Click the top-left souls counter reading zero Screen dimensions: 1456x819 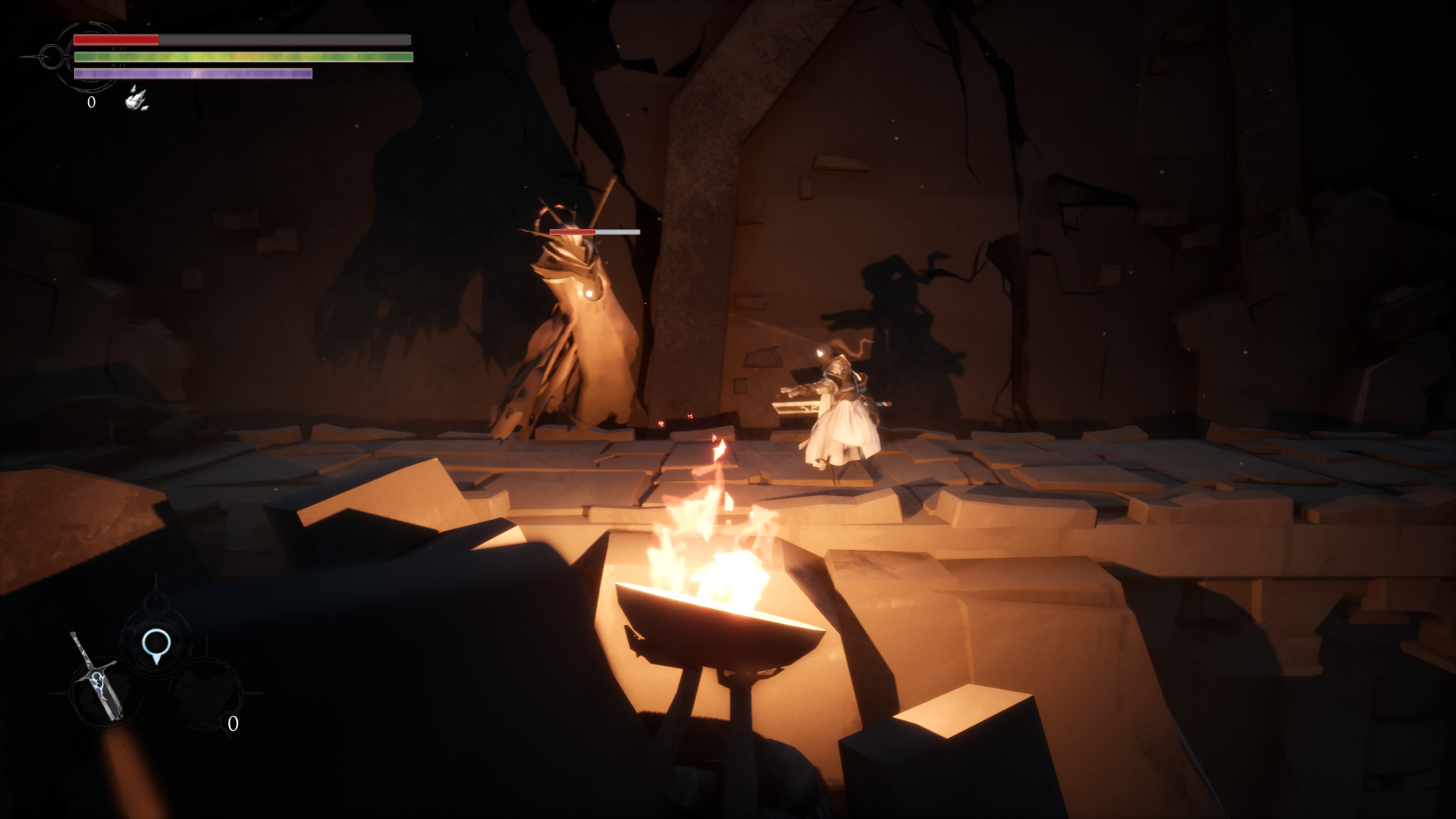(90, 103)
